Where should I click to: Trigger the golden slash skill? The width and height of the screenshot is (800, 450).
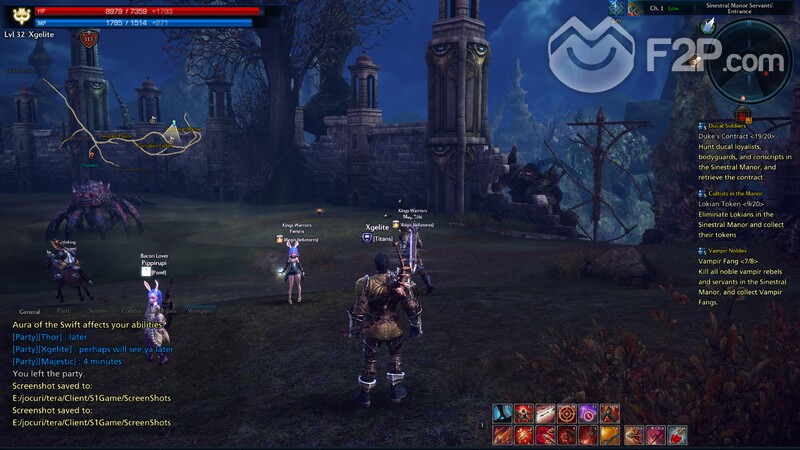610,435
